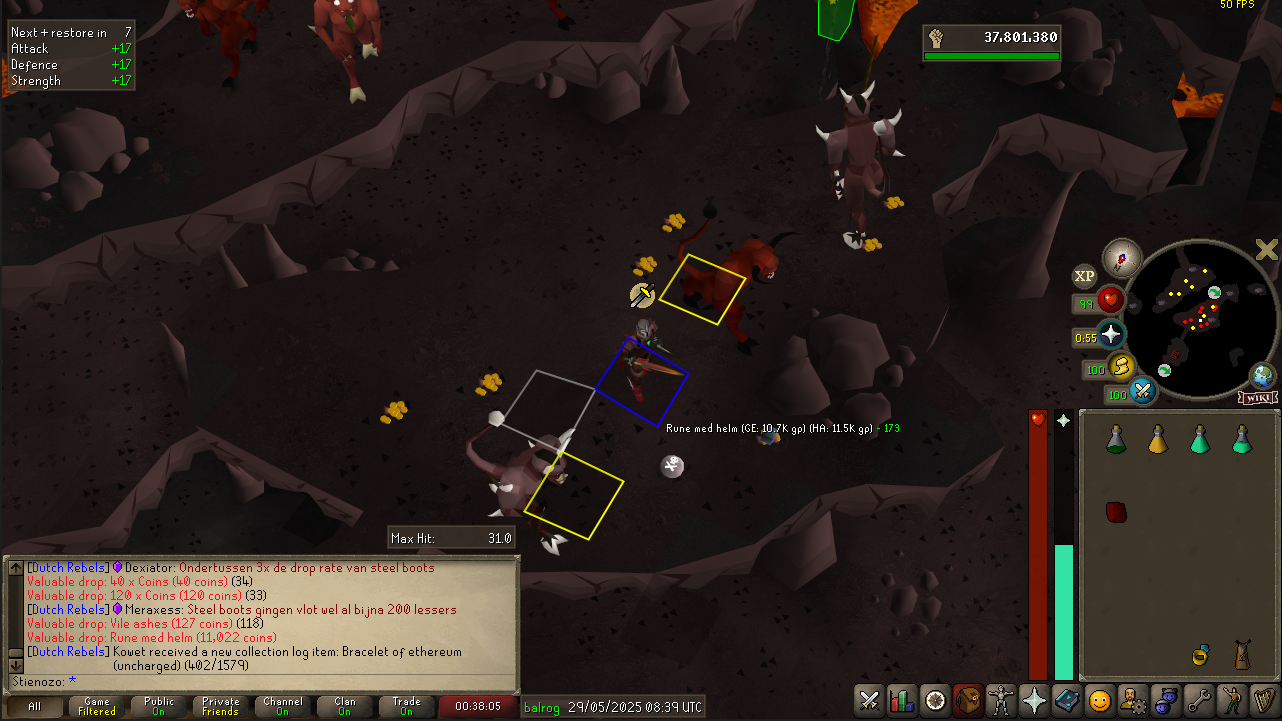The height and width of the screenshot is (721, 1282).
Task: Select the dark red item in inventory
Action: coord(1117,512)
